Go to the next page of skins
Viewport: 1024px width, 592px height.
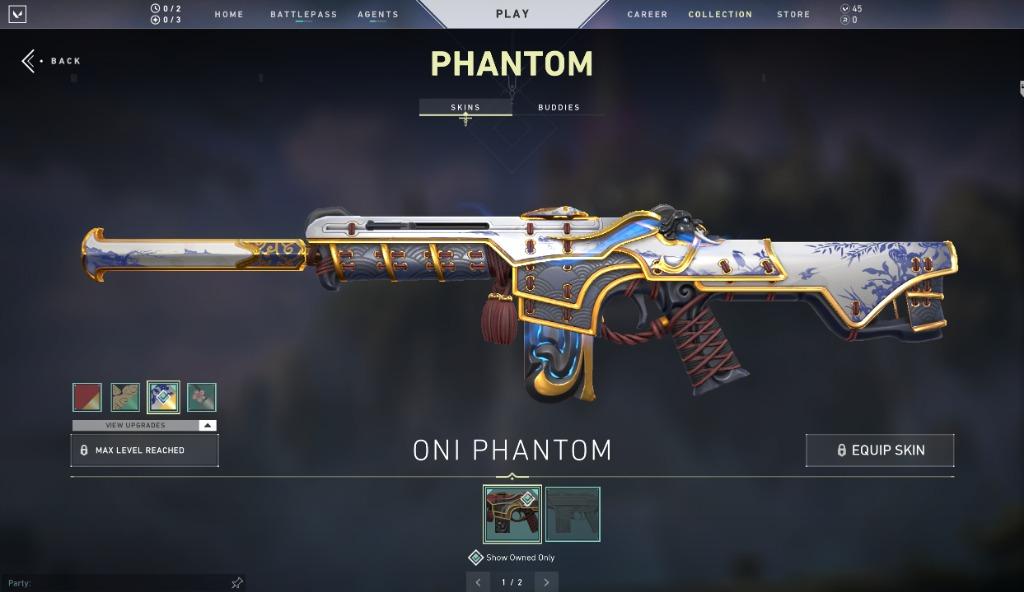click(x=546, y=582)
